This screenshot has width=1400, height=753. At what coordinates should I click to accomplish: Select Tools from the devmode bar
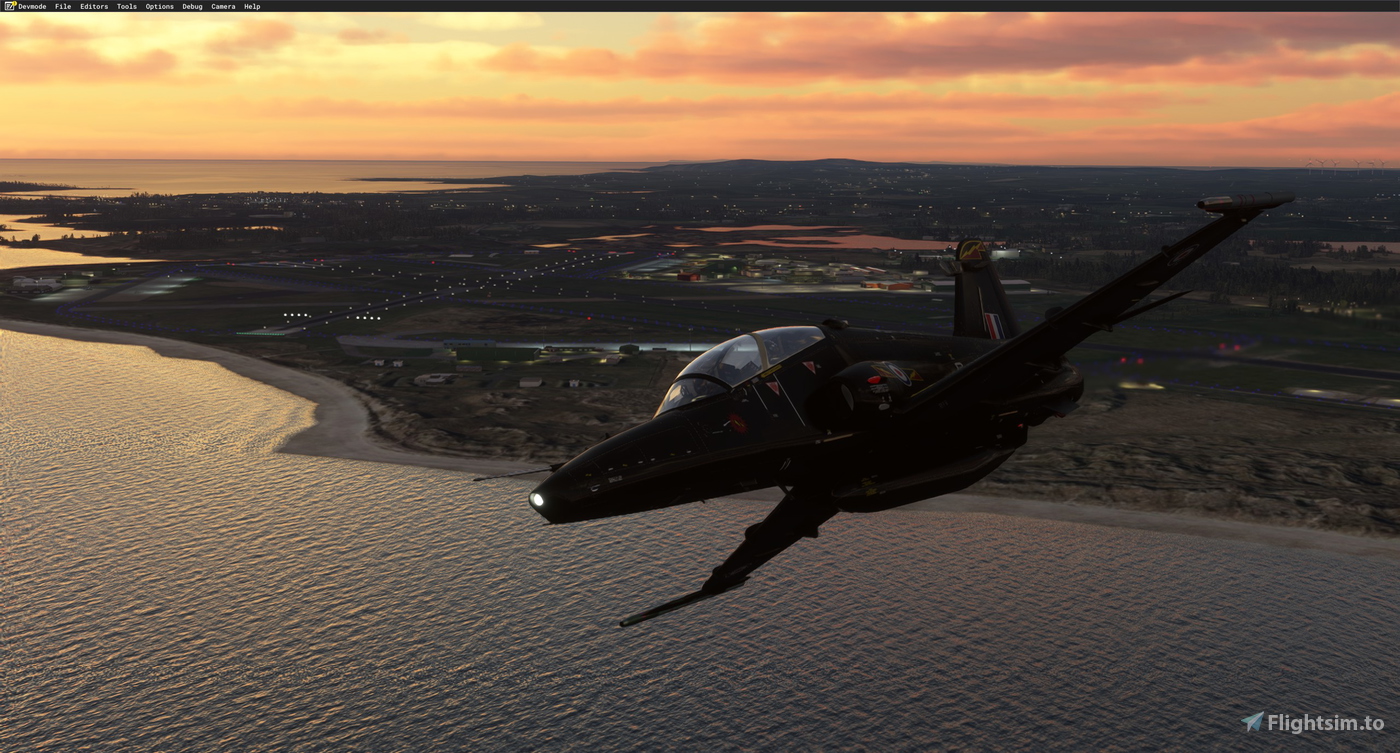[126, 6]
